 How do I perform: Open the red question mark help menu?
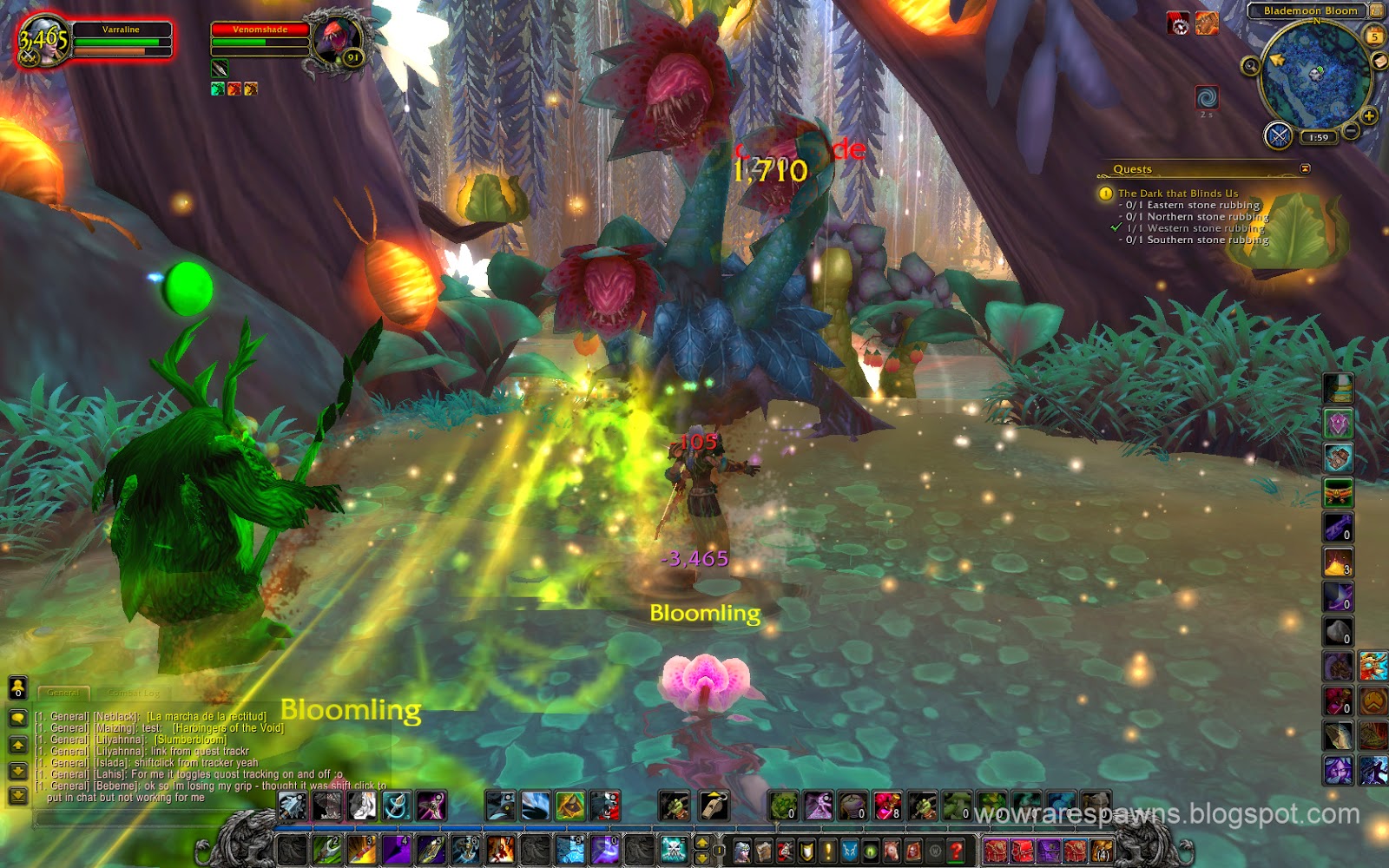[957, 850]
